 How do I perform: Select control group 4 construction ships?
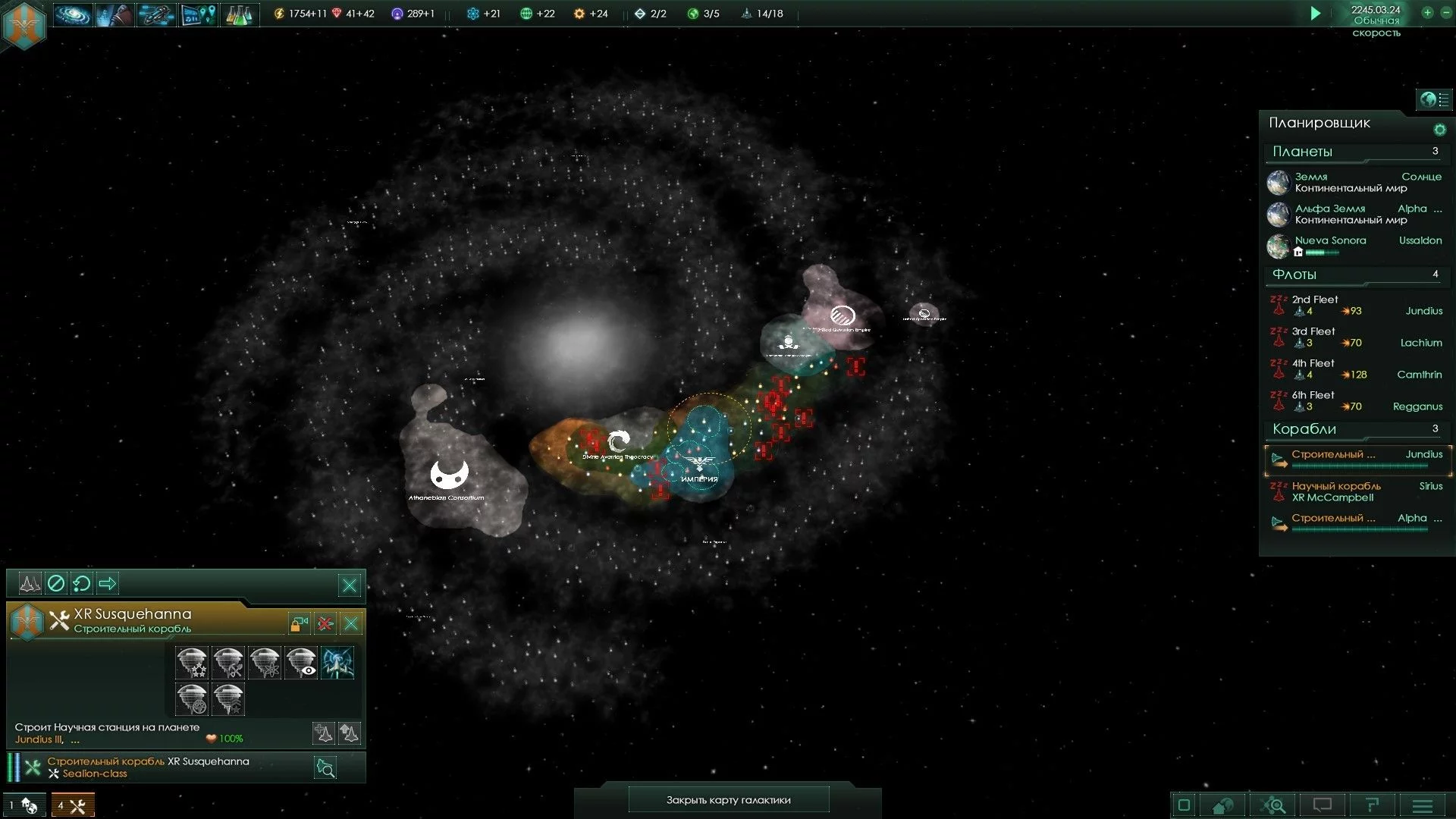(x=73, y=805)
